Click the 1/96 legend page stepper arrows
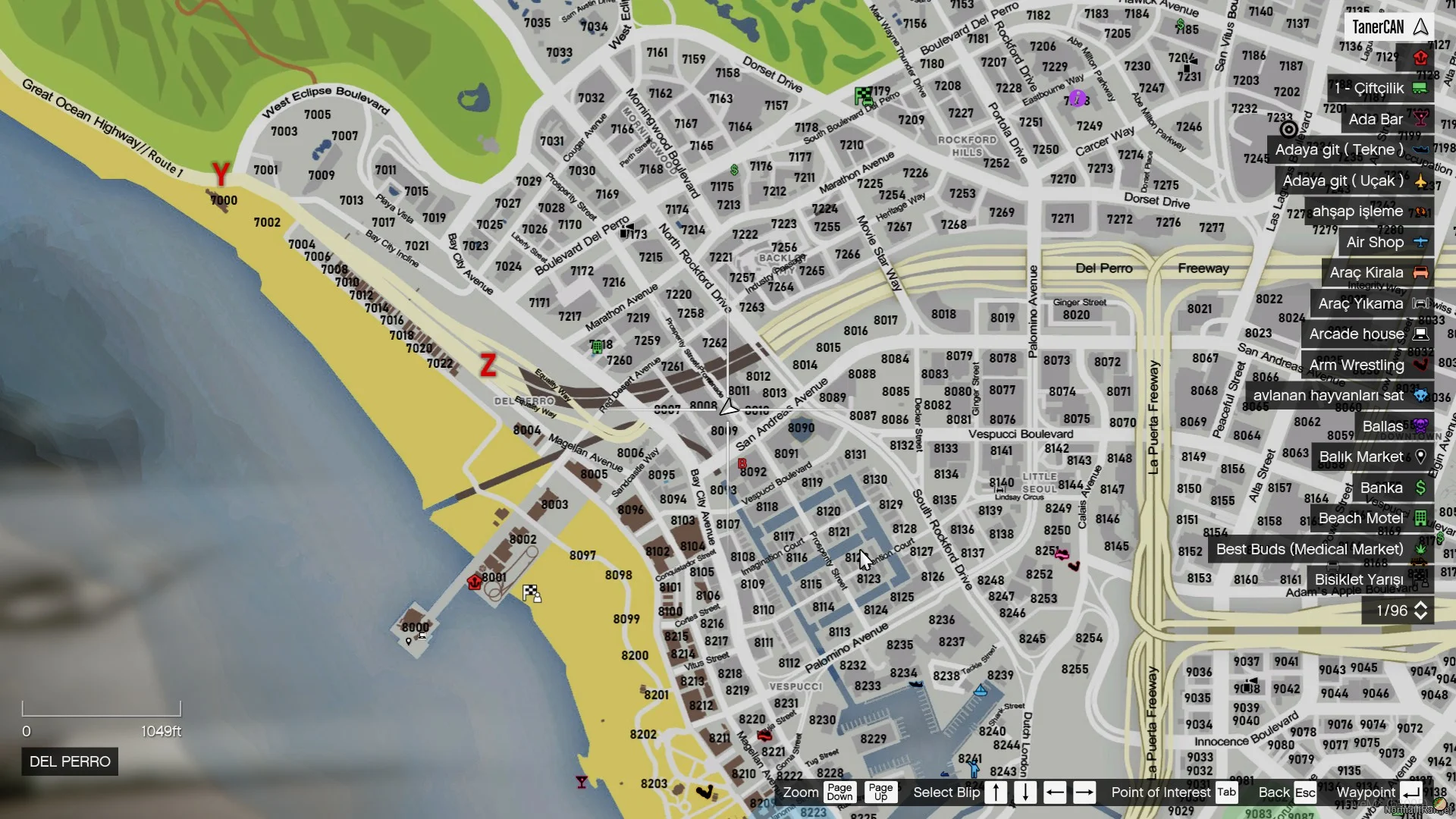The height and width of the screenshot is (819, 1456). [1420, 610]
